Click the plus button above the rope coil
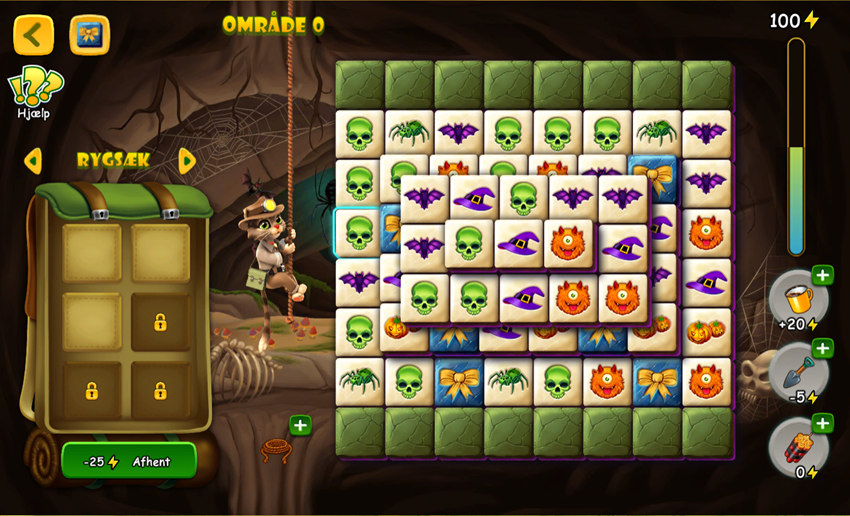Image resolution: width=850 pixels, height=516 pixels. [x=300, y=425]
